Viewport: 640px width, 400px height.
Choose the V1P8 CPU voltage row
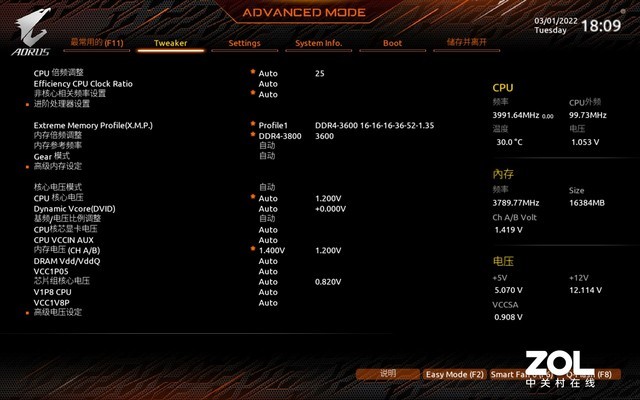coord(54,291)
